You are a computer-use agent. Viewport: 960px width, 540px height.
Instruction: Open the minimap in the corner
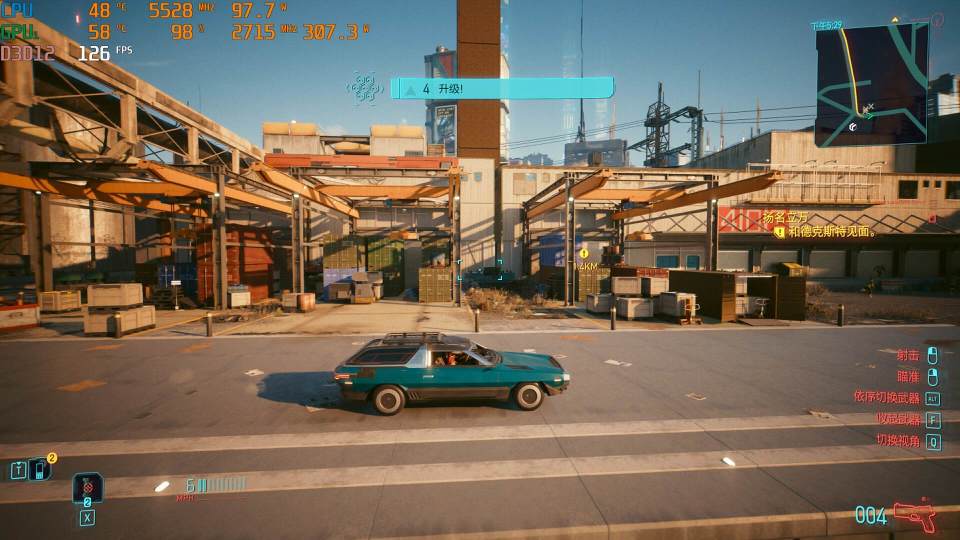[x=871, y=84]
